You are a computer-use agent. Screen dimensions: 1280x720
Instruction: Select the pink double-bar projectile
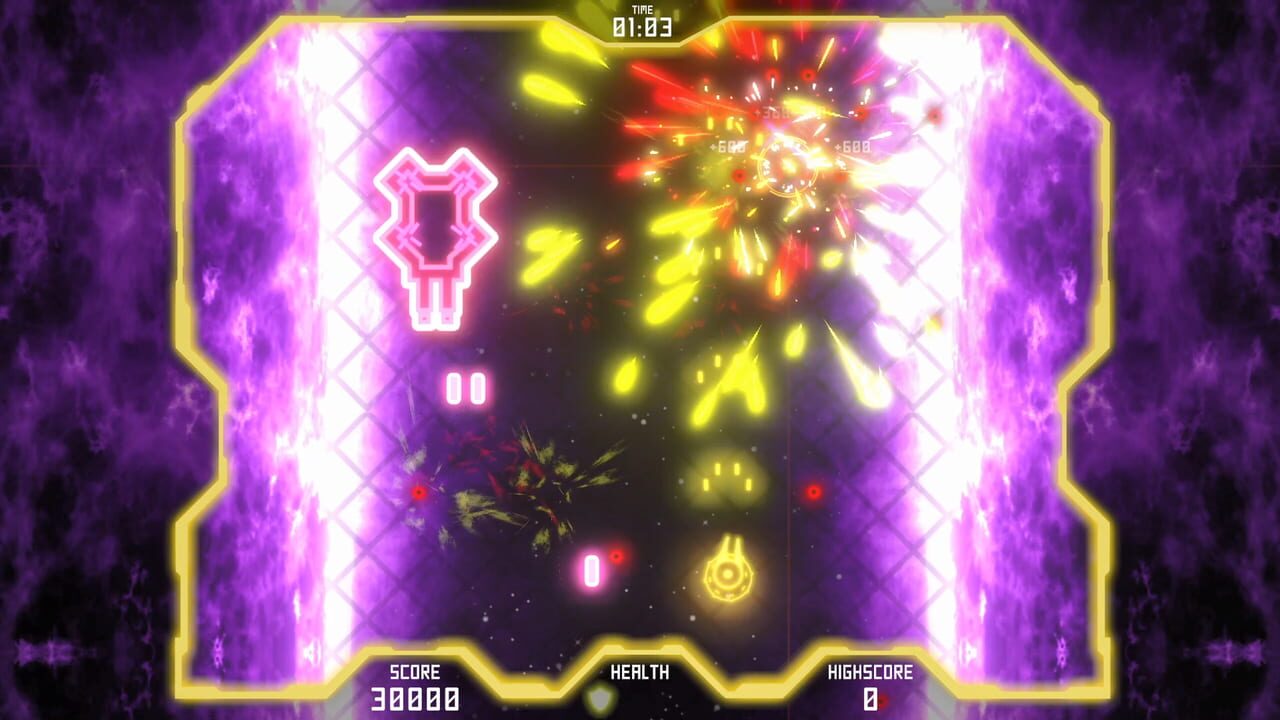coord(466,385)
